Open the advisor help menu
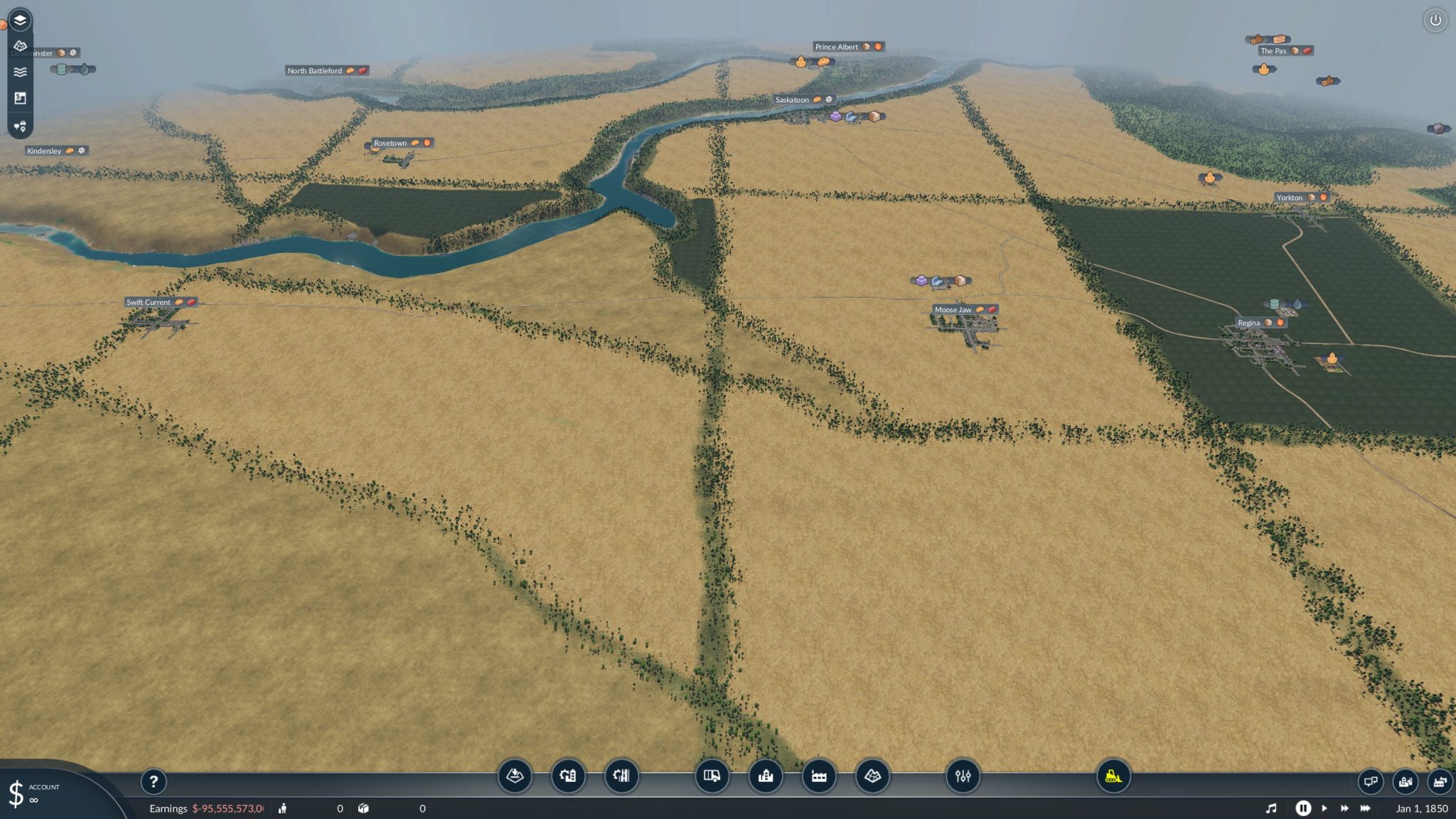Image resolution: width=1456 pixels, height=819 pixels. (x=154, y=782)
